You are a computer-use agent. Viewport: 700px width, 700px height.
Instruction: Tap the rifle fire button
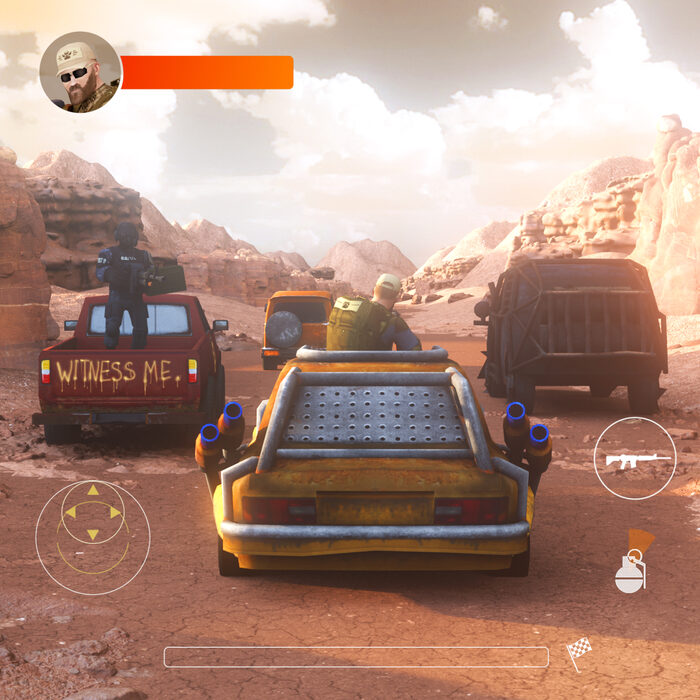pyautogui.click(x=635, y=458)
